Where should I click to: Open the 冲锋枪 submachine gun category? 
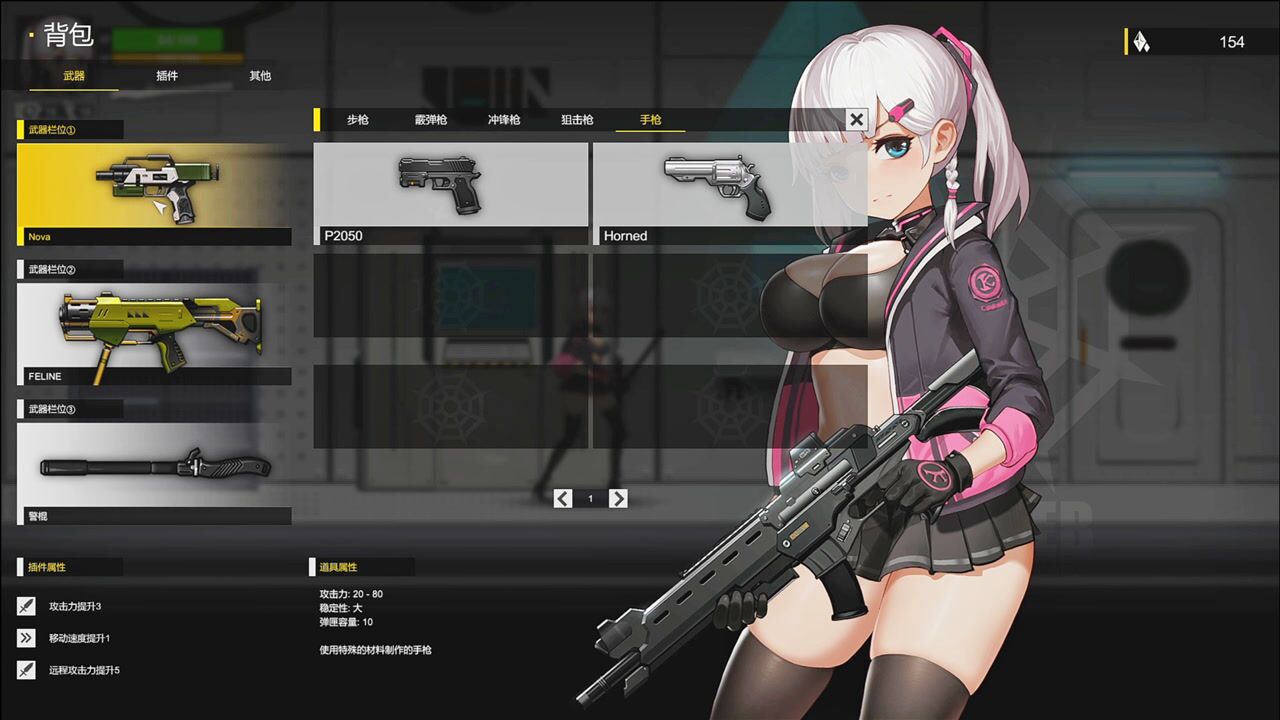(504, 120)
